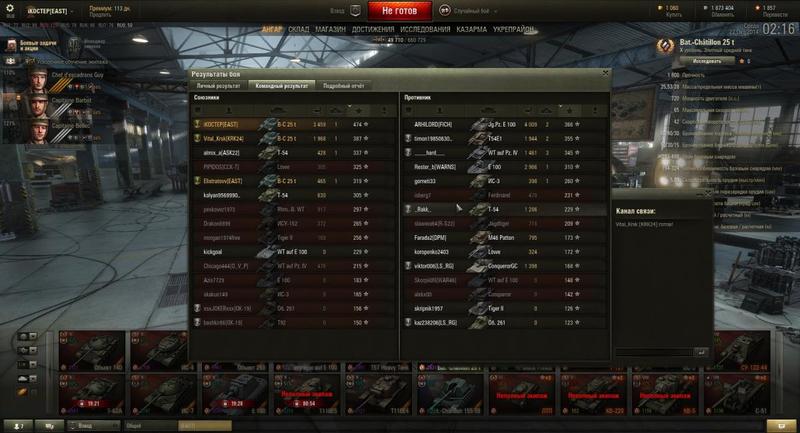The image size is (800, 433).
Task: Close the battle results window
Action: point(604,73)
